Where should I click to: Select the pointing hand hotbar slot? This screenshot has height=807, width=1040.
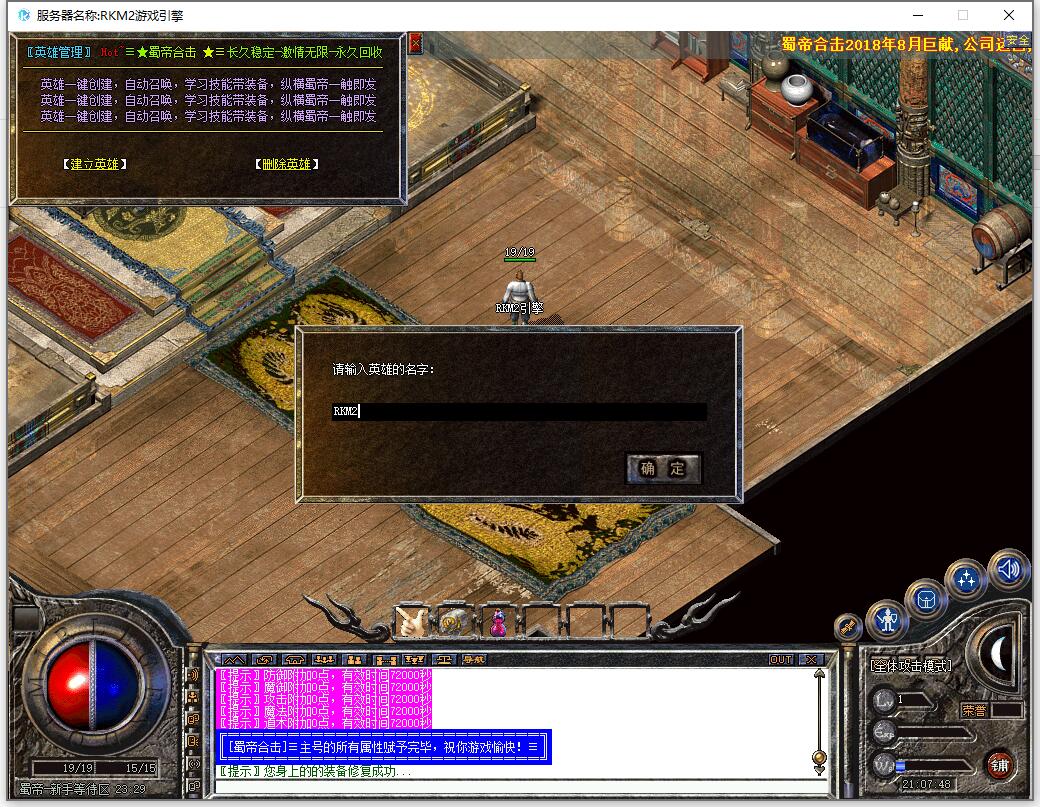point(410,622)
